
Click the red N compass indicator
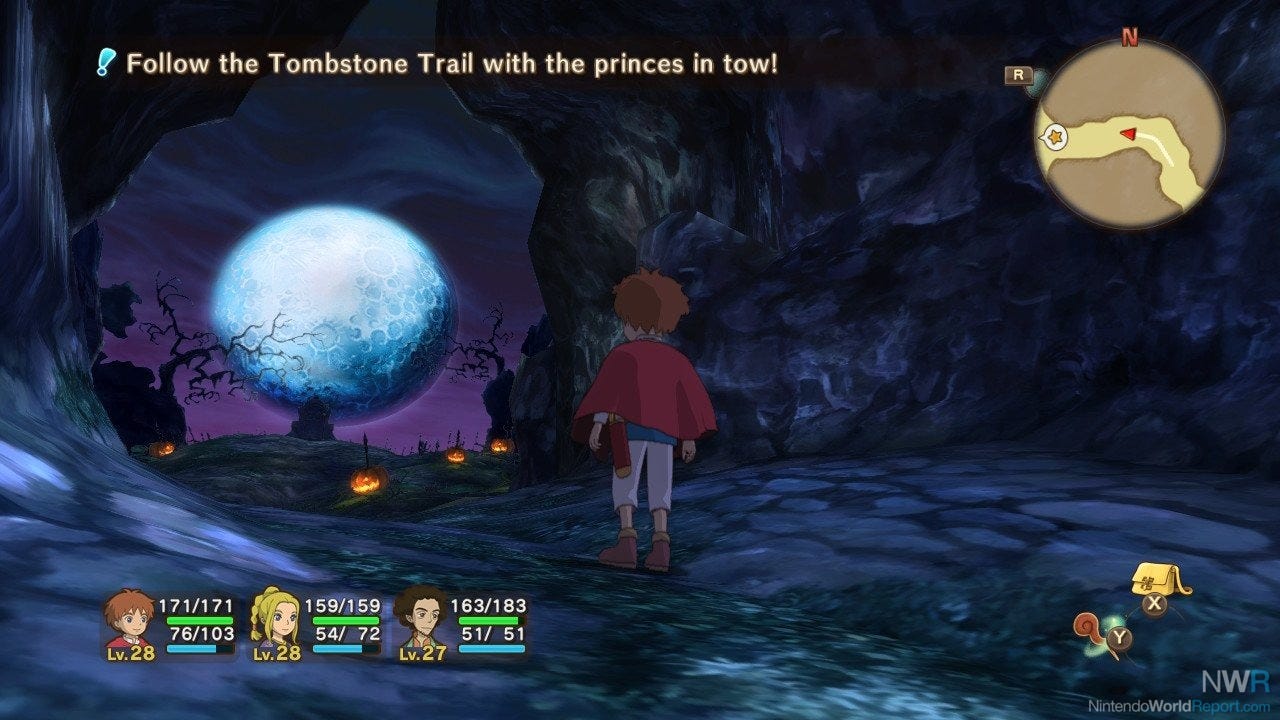[x=1128, y=38]
